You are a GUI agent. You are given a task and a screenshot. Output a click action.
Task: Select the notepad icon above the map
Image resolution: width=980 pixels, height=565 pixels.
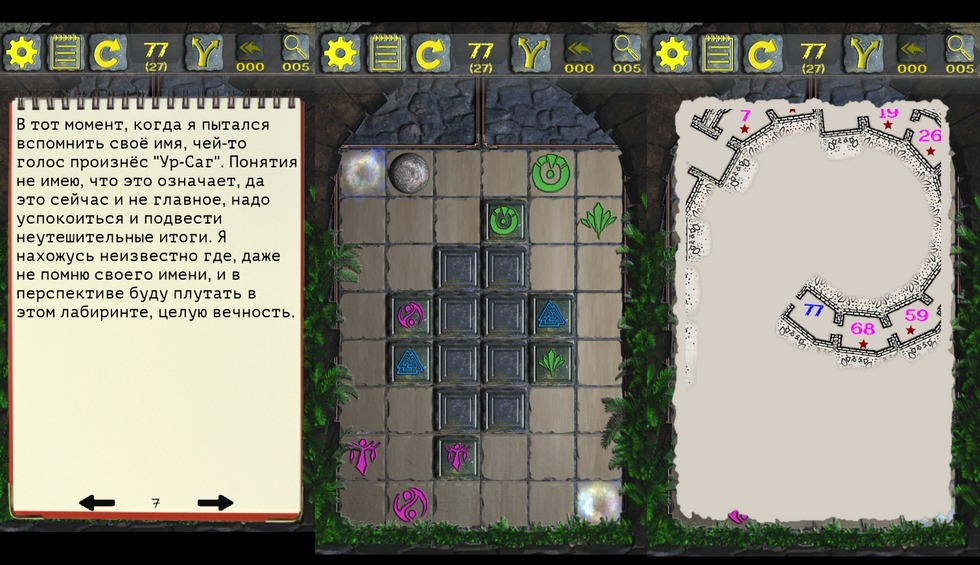coord(717,53)
